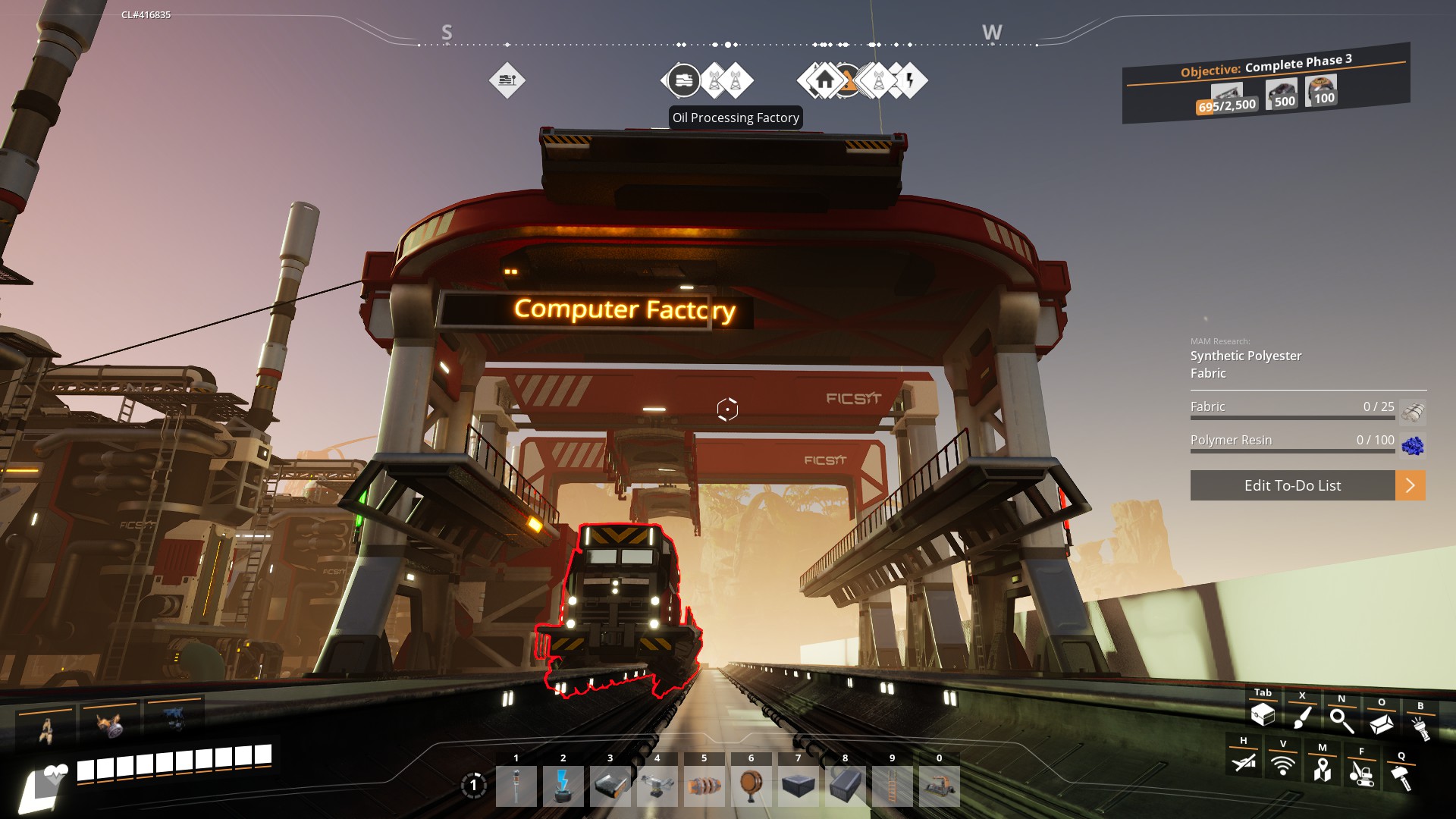Open the build menu hammer icon
1456x819 pixels.
(x=1401, y=777)
